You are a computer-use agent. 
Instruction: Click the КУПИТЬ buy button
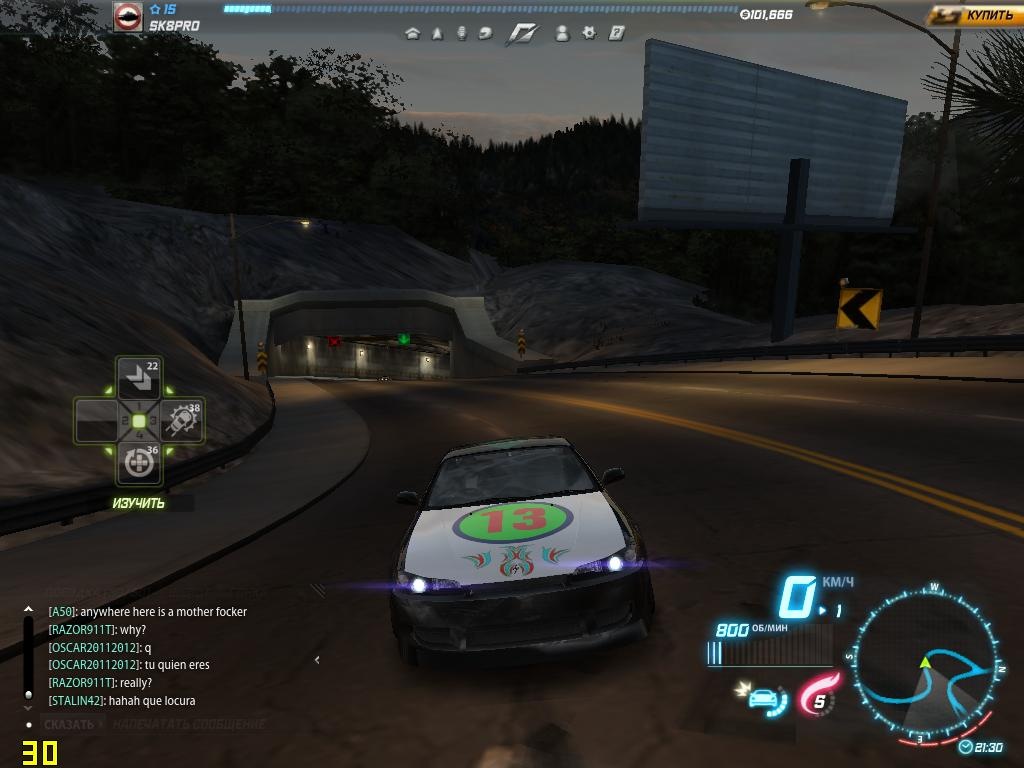click(974, 16)
